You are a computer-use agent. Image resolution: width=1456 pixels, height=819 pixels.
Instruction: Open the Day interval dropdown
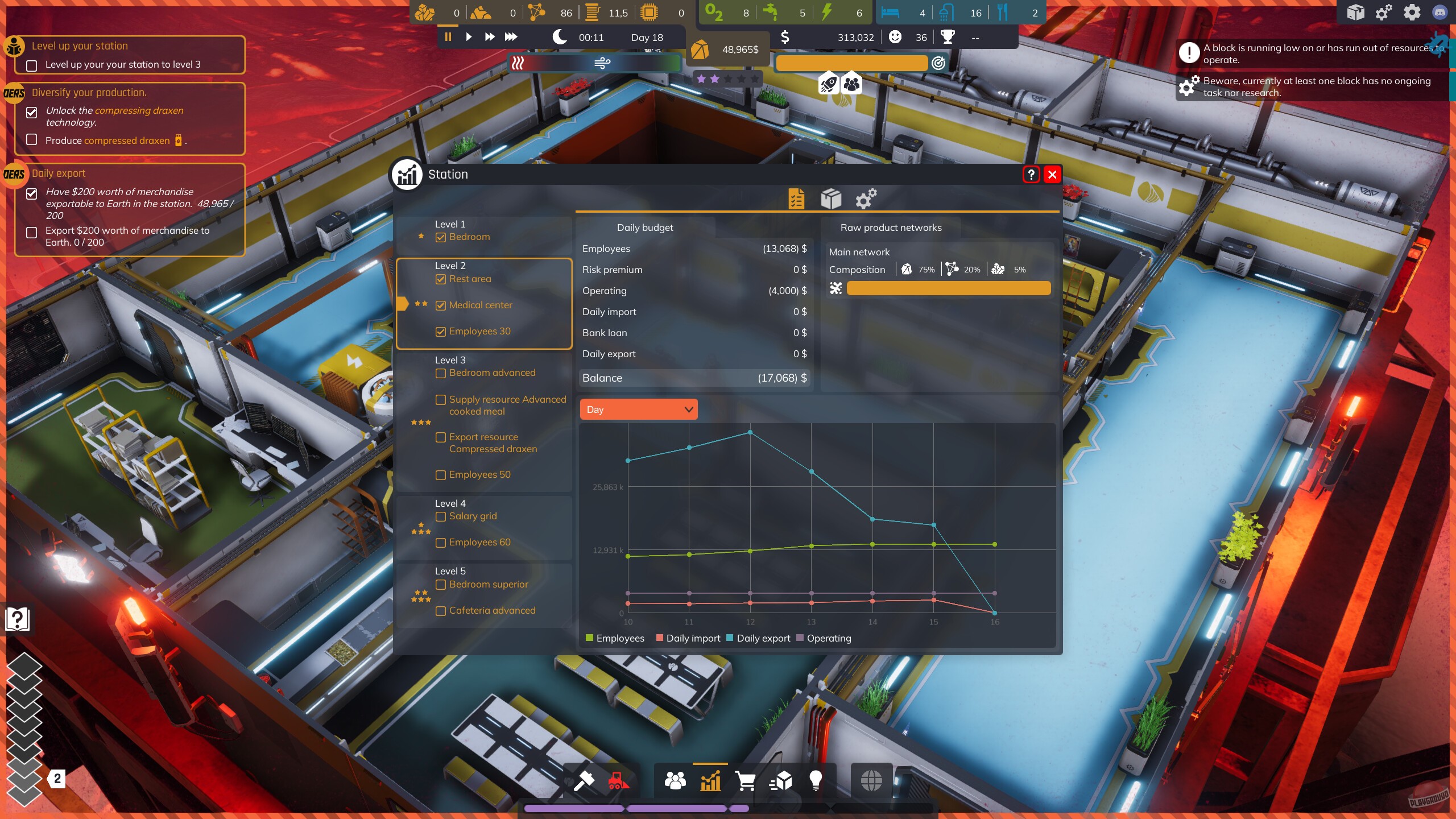coord(638,409)
